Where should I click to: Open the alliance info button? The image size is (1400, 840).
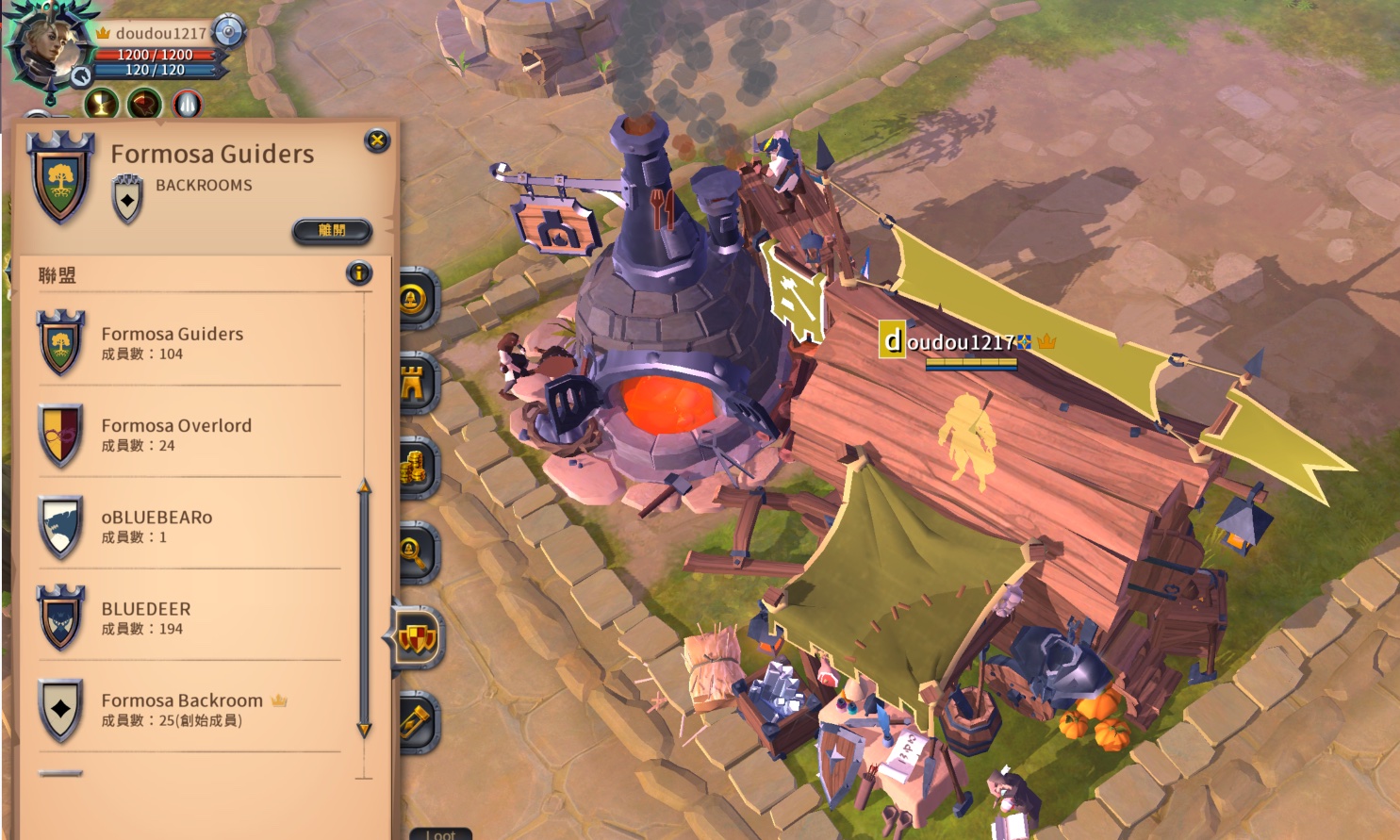coord(359,273)
